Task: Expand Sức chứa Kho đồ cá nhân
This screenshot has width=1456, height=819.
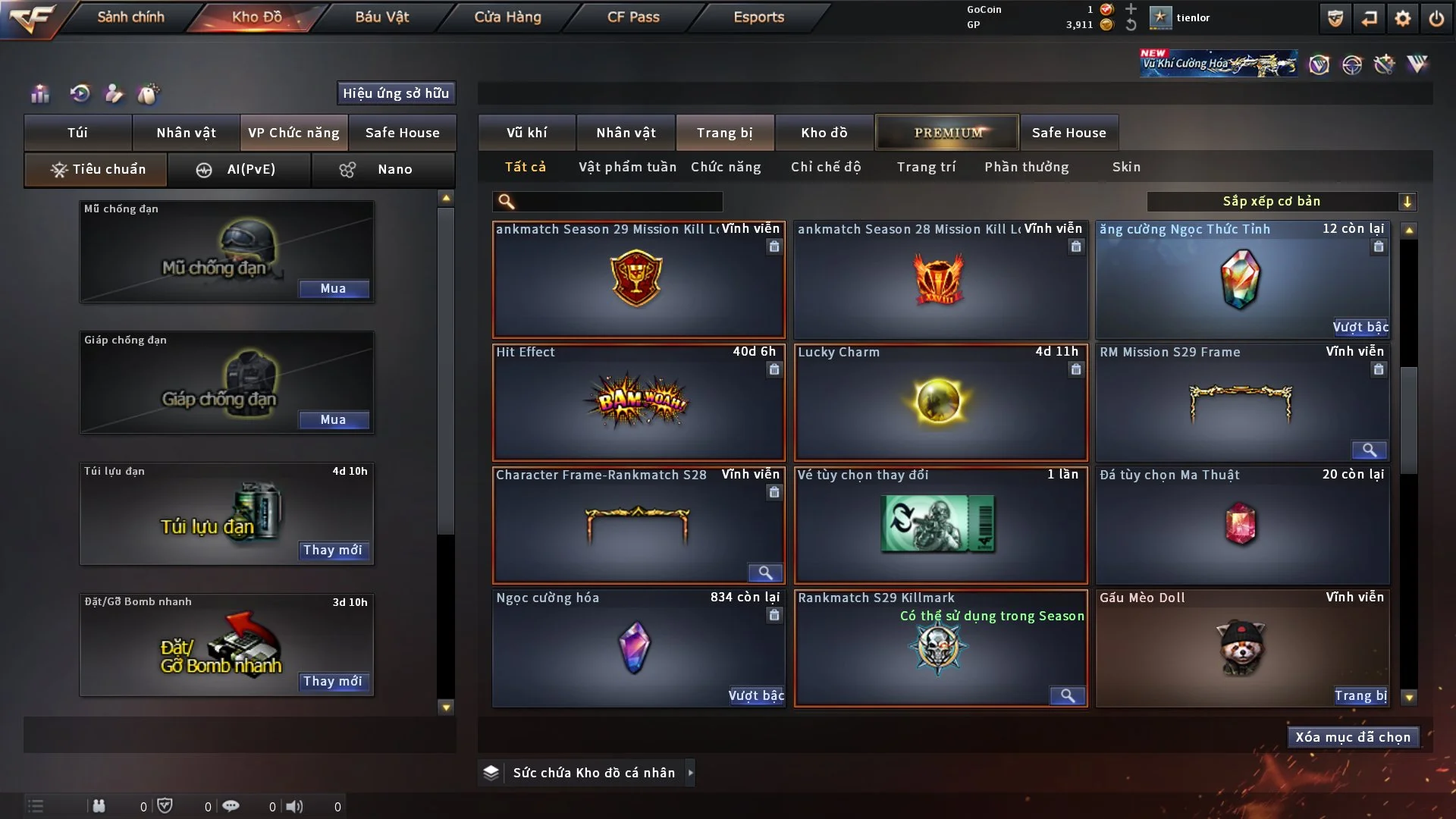Action: (x=690, y=773)
